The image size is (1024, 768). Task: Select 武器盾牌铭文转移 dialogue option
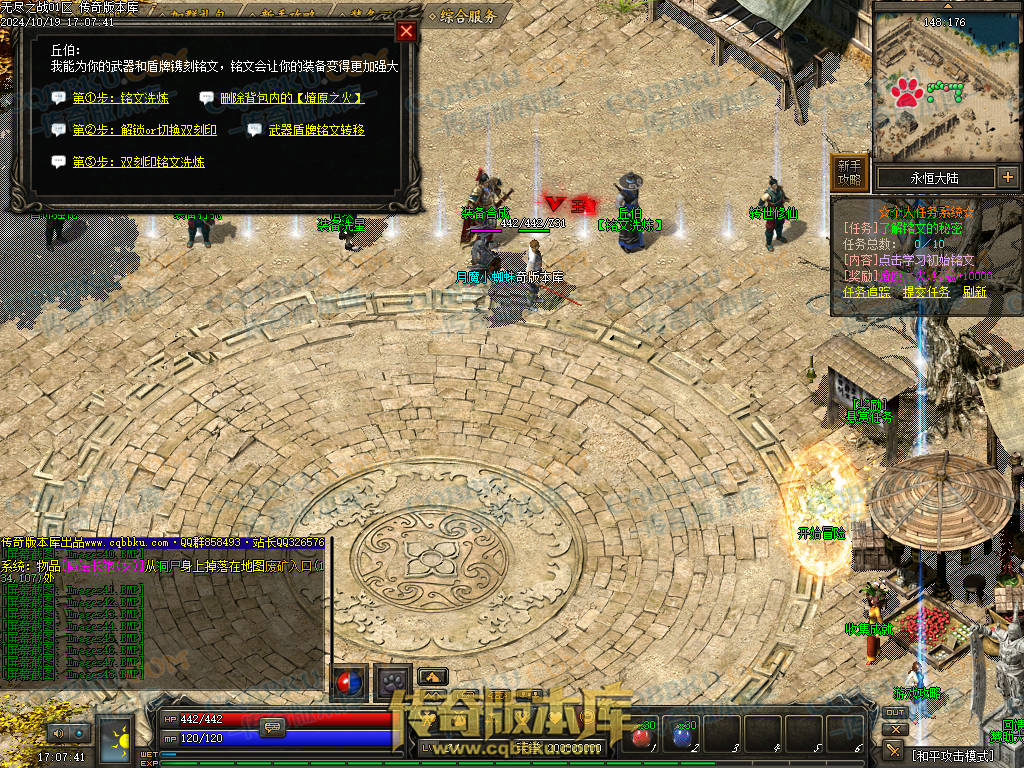pos(316,130)
